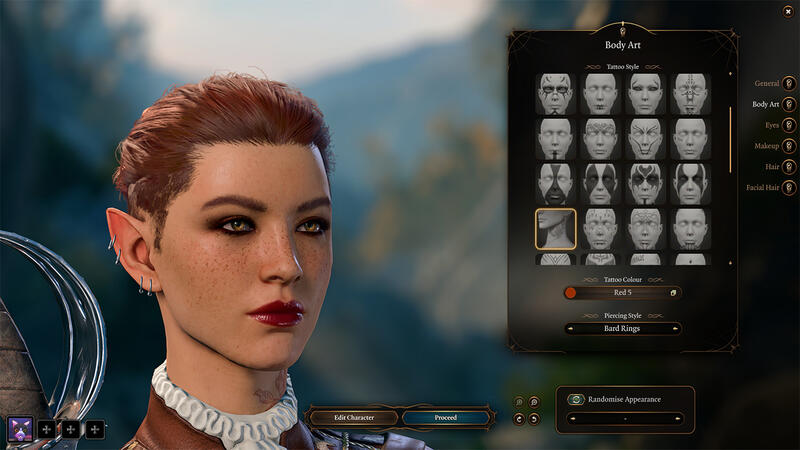Close the character creation screen

788,11
